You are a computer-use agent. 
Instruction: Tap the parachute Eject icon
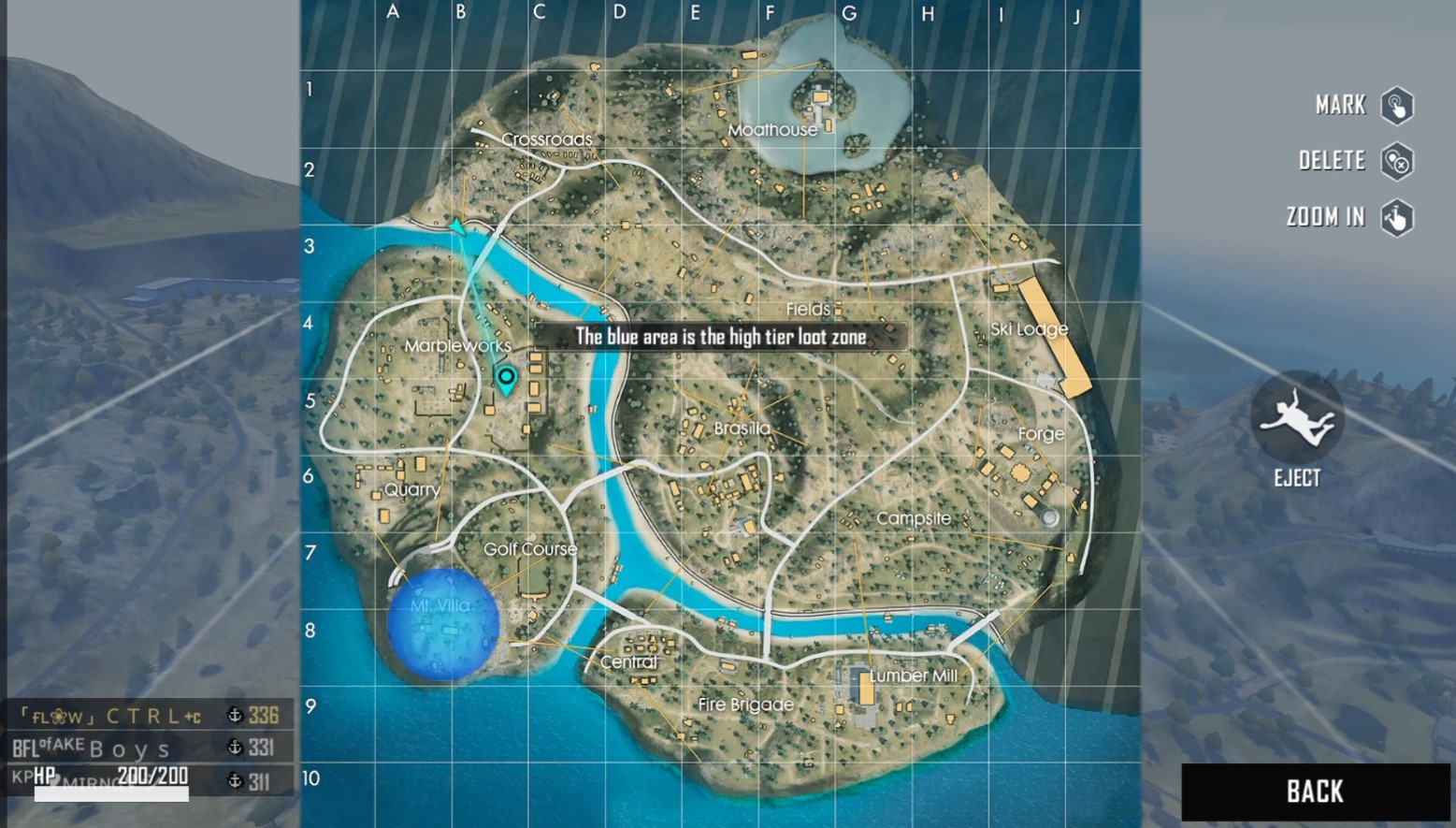click(1296, 421)
